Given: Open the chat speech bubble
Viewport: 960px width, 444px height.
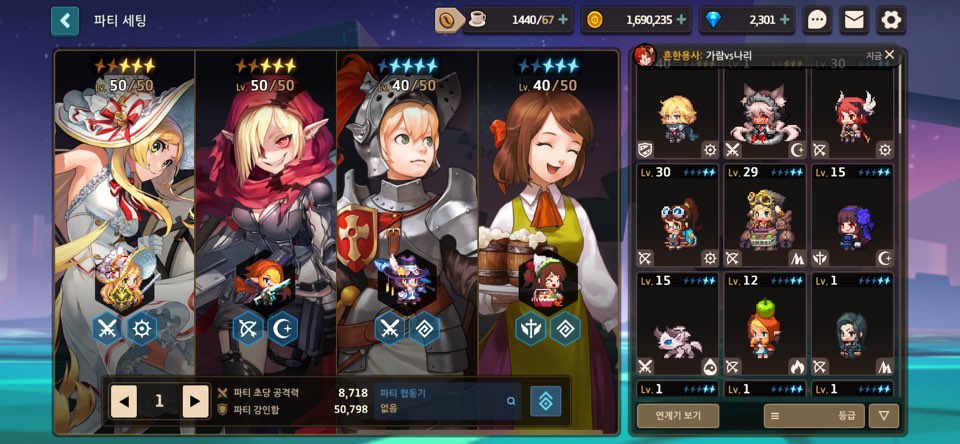Looking at the screenshot, I should pyautogui.click(x=818, y=20).
